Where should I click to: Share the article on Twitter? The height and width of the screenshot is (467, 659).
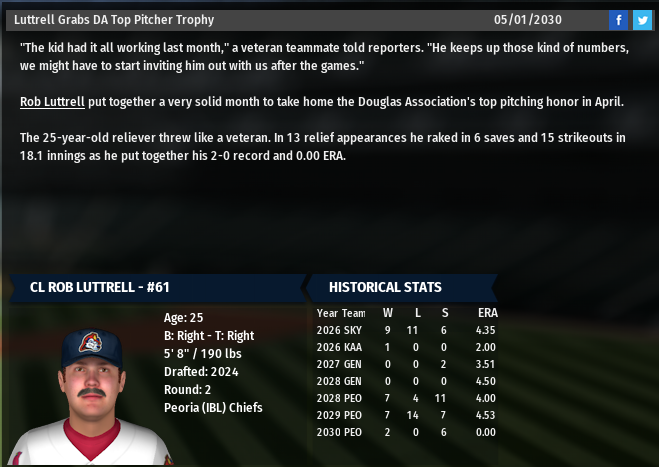[641, 20]
